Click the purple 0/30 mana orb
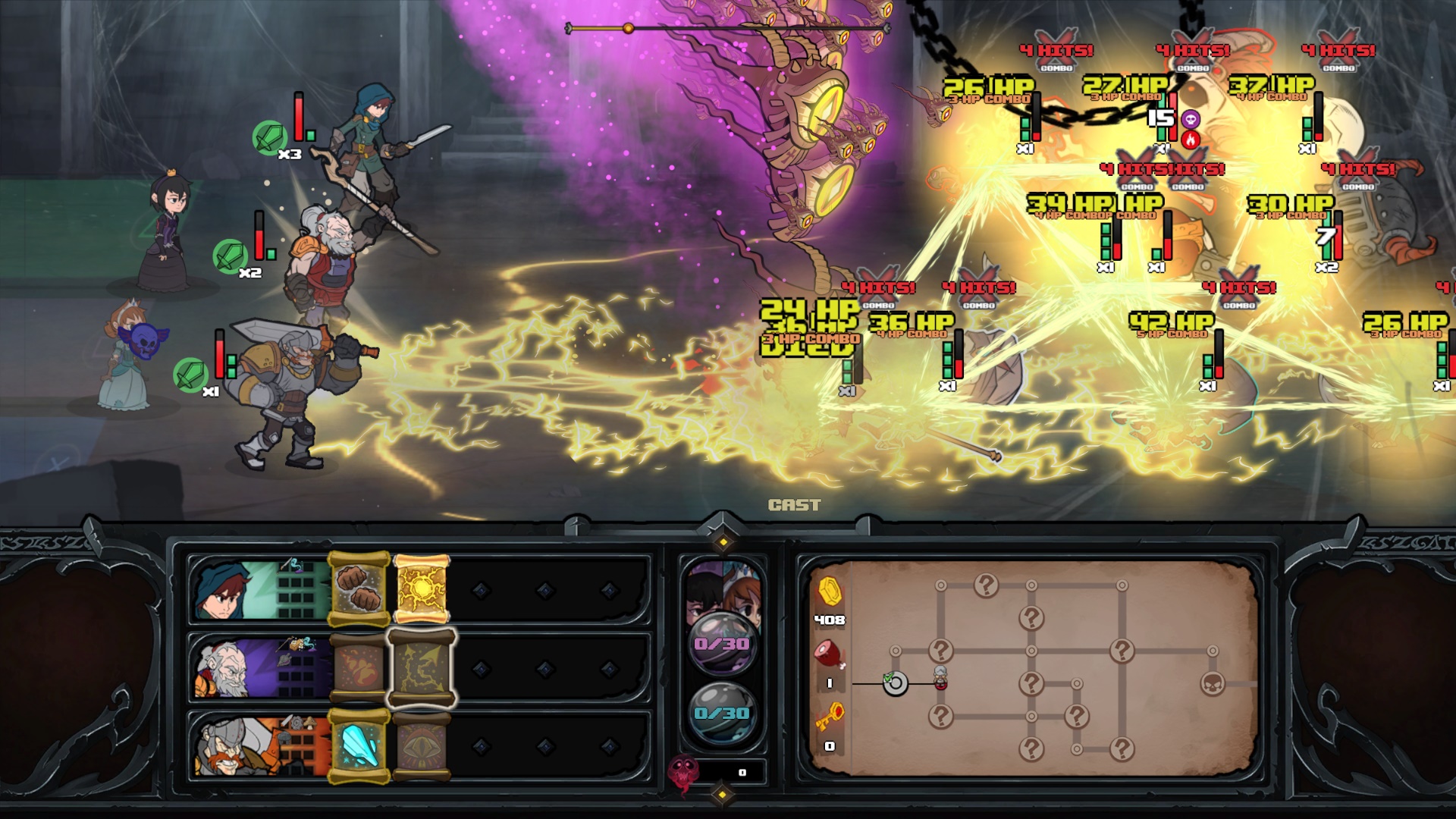Image resolution: width=1456 pixels, height=819 pixels. tap(721, 643)
